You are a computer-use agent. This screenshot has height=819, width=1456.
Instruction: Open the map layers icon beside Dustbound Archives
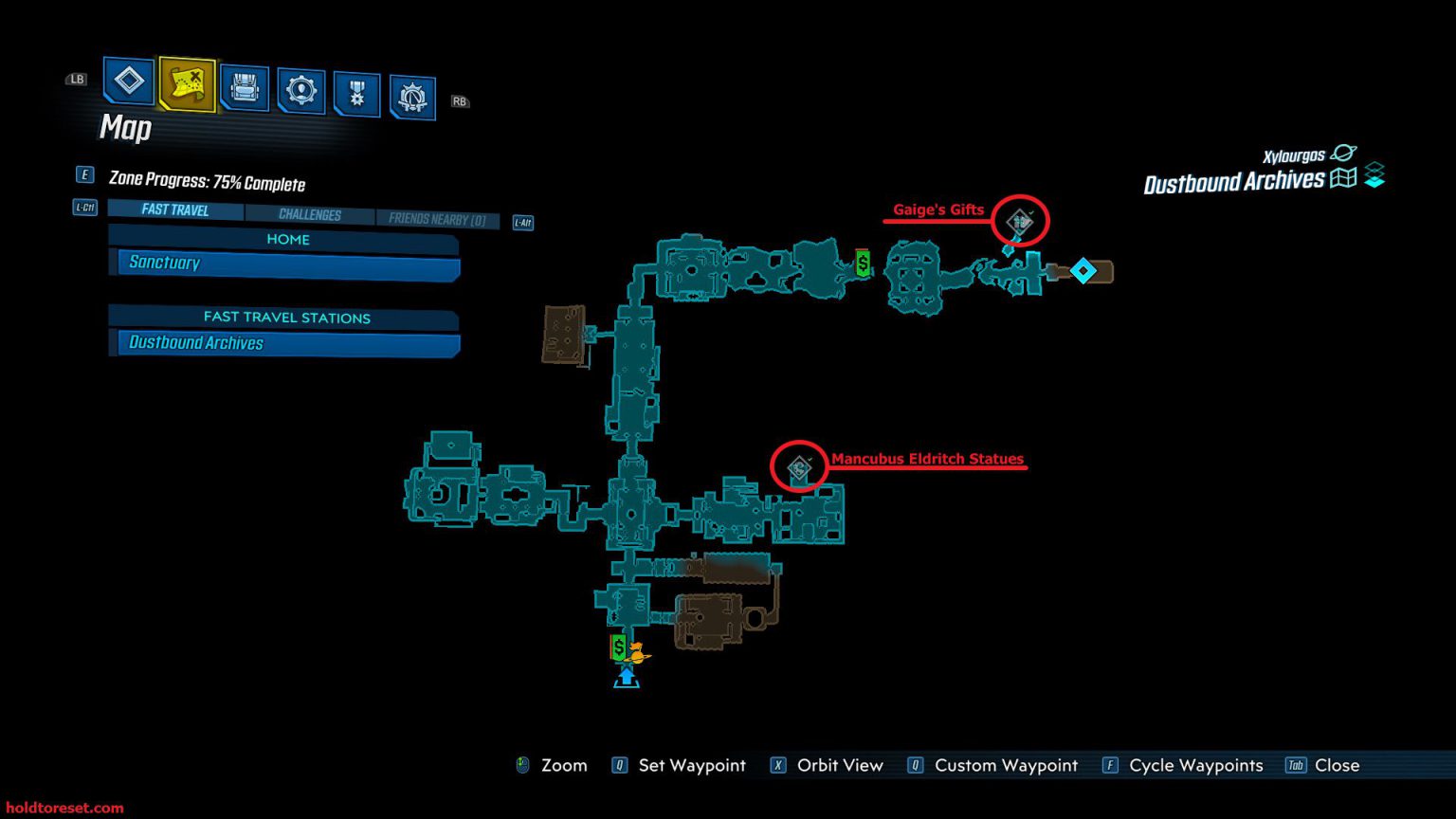coord(1372,174)
